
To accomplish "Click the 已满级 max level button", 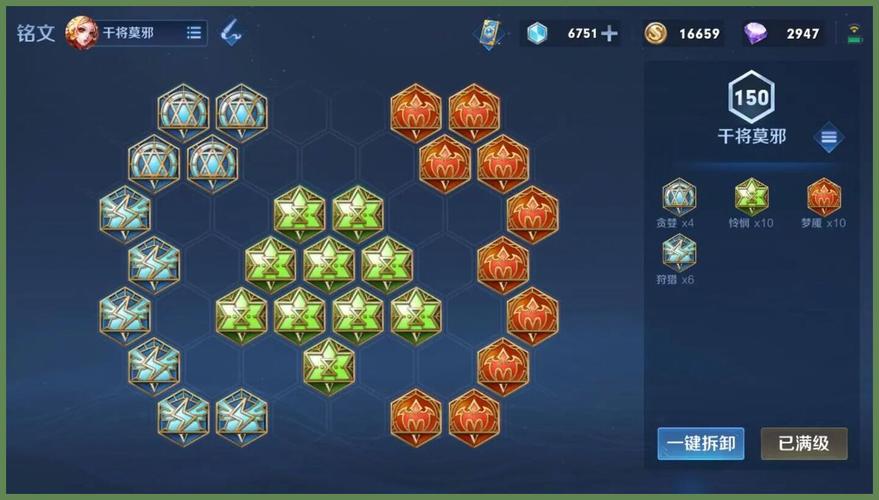I will click(804, 443).
